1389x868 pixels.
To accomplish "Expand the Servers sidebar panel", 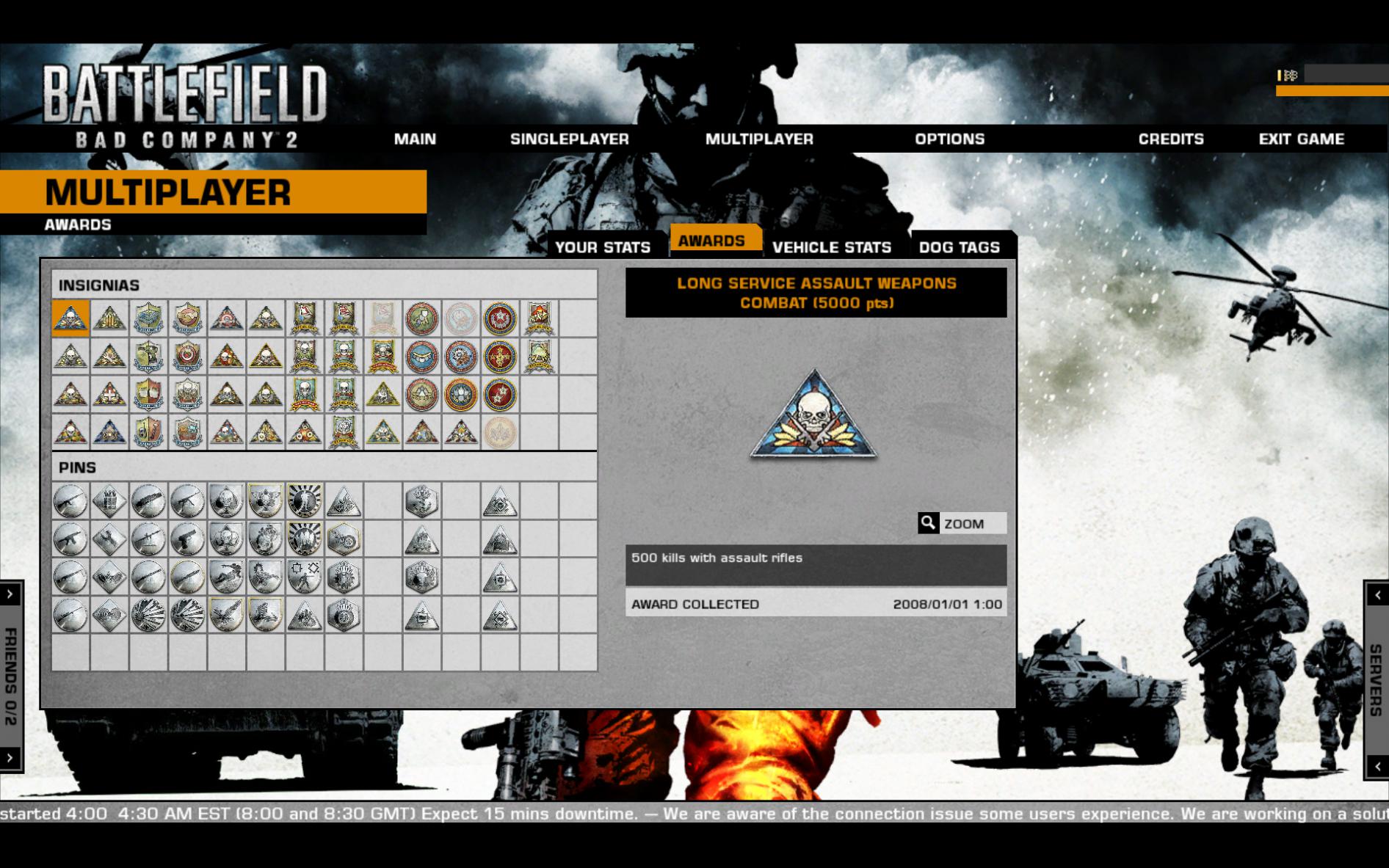I will pos(1378,660).
